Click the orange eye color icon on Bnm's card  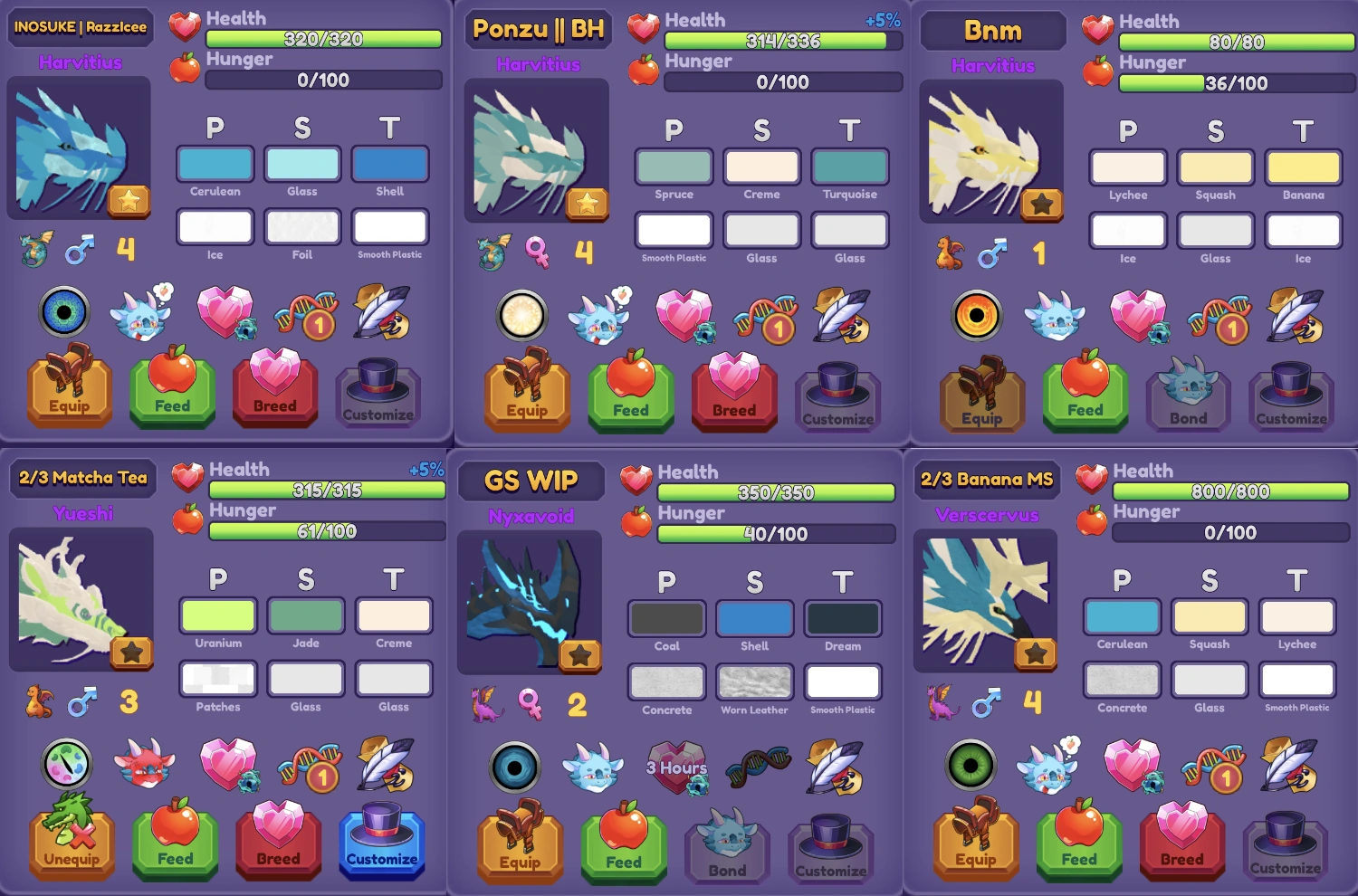tap(979, 316)
